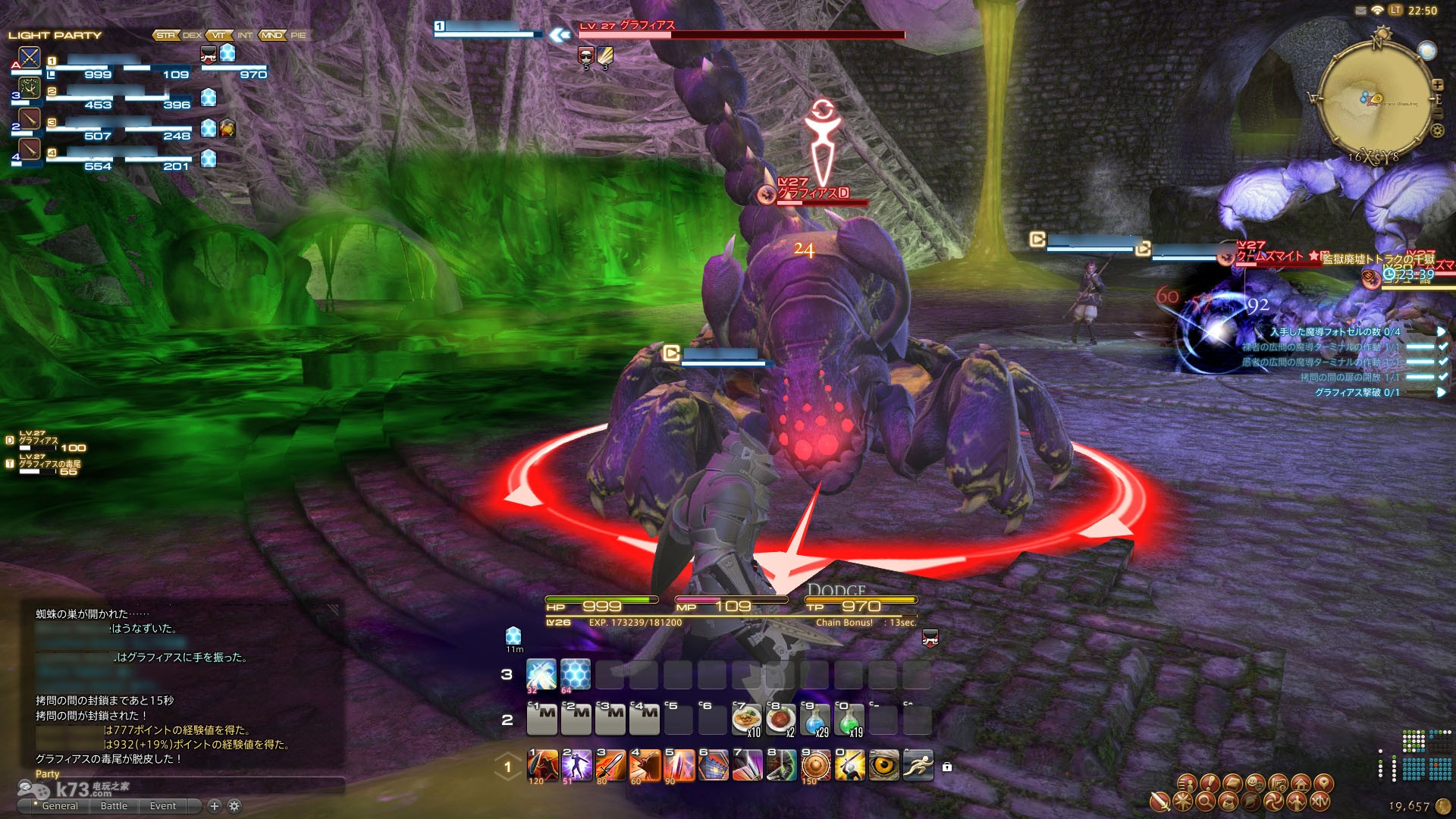Select the Graffias enemy in the enmity list
This screenshot has height=819, width=1456.
pos(39,440)
